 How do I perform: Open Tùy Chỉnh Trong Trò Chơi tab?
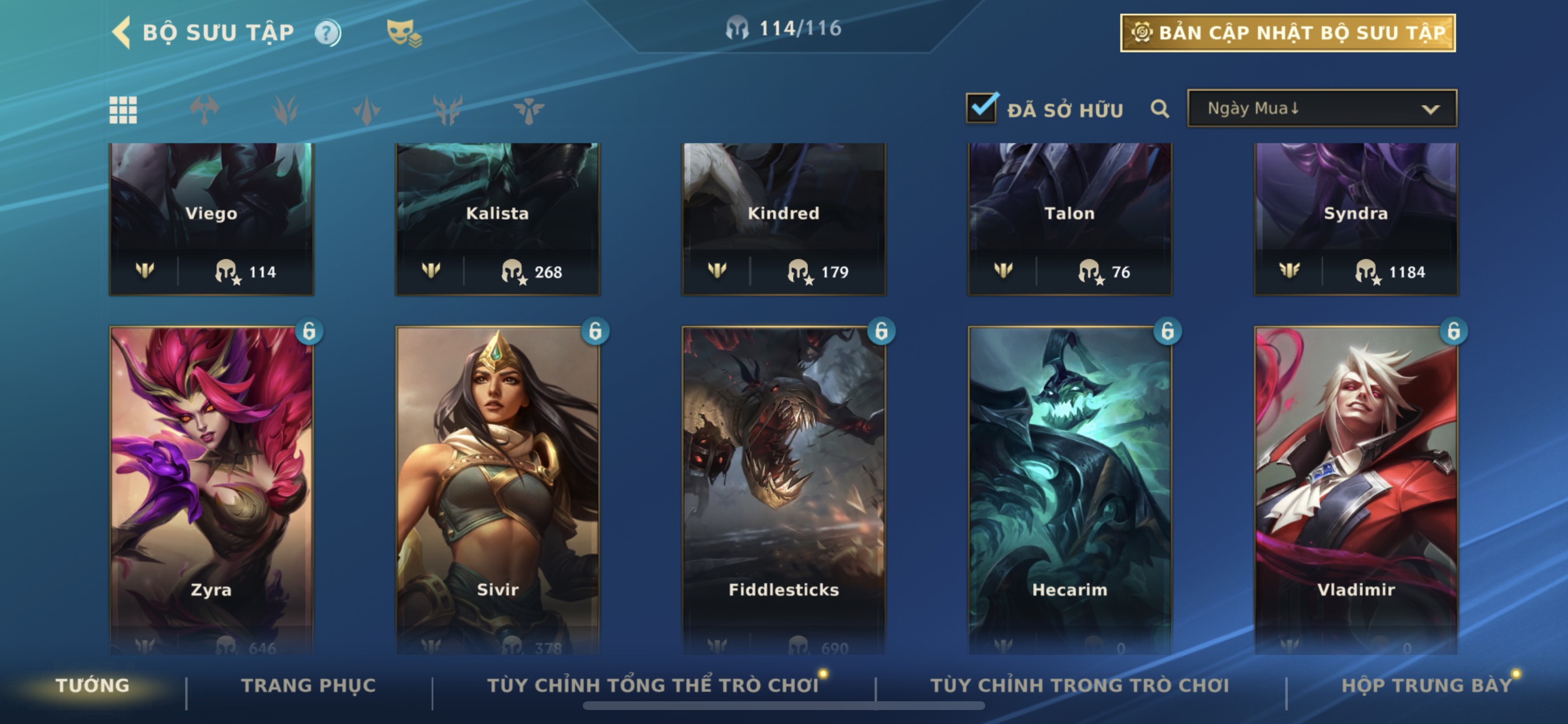point(1079,686)
